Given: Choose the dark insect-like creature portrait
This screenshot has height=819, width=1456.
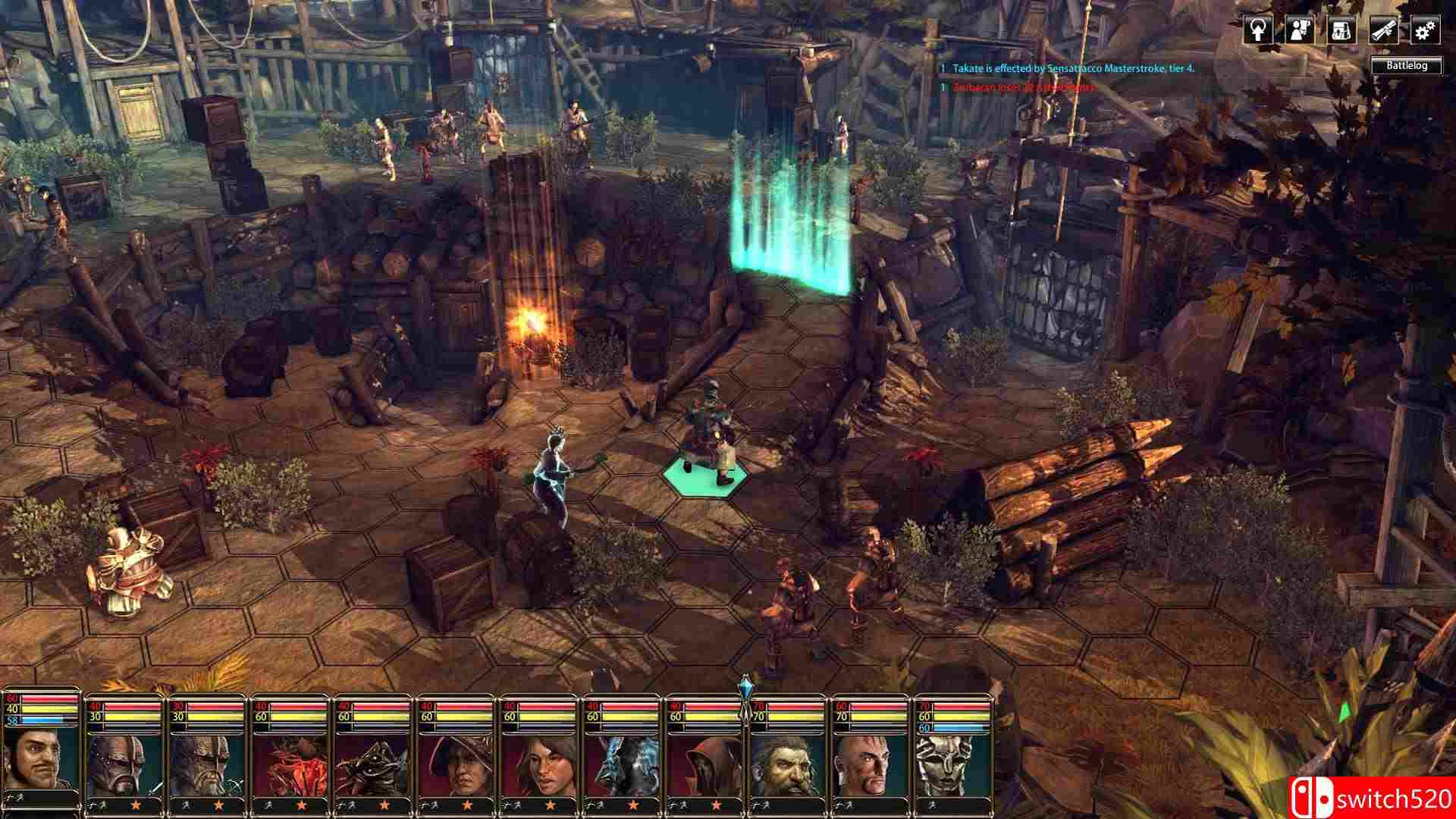Looking at the screenshot, I should pos(374,764).
